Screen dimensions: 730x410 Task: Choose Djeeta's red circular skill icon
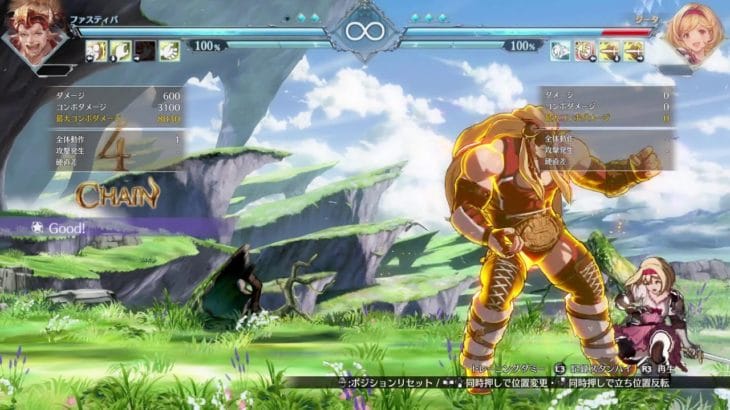pyautogui.click(x=585, y=50)
